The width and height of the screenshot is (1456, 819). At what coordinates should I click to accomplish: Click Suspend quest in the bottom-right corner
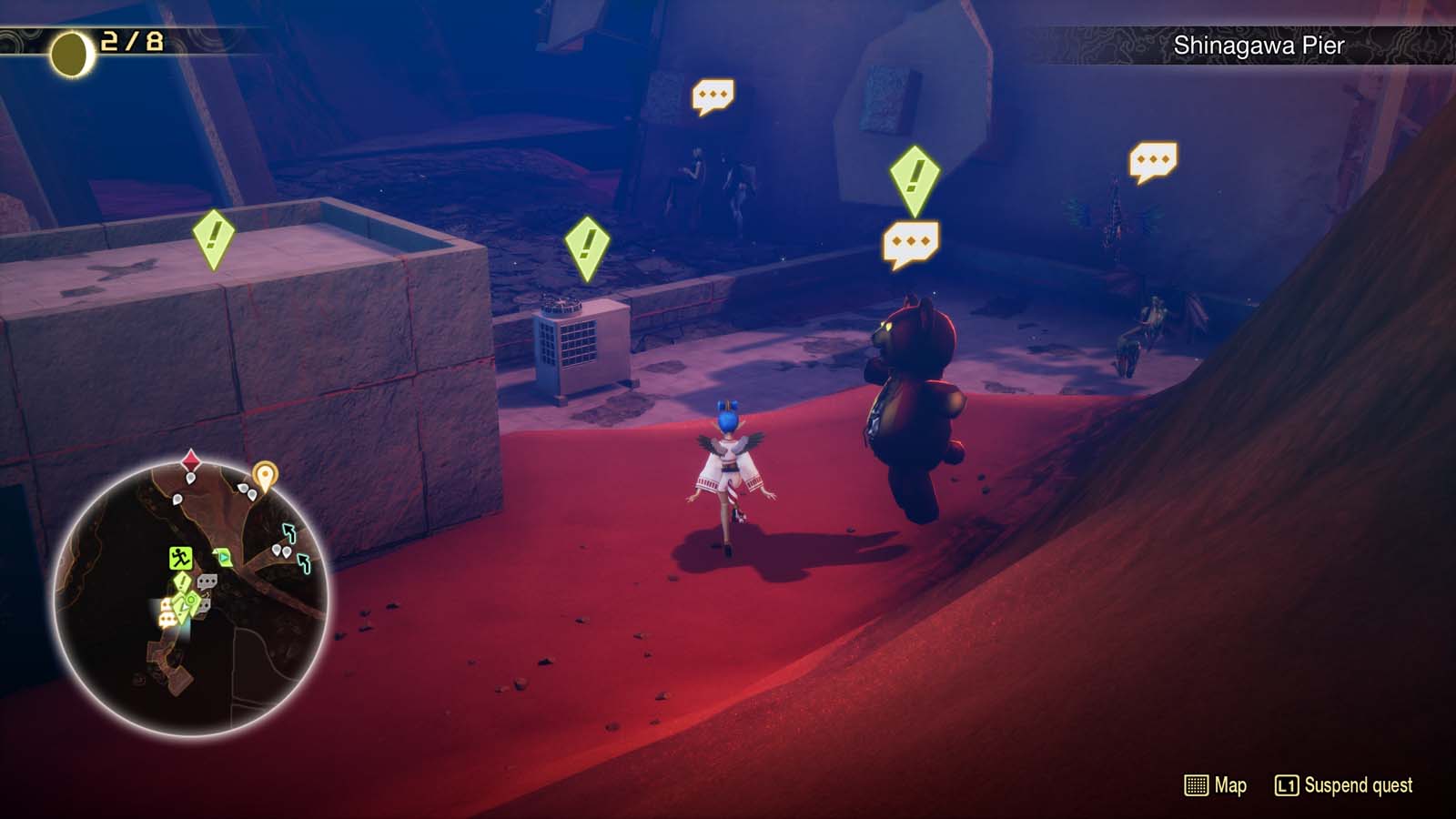click(x=1357, y=784)
